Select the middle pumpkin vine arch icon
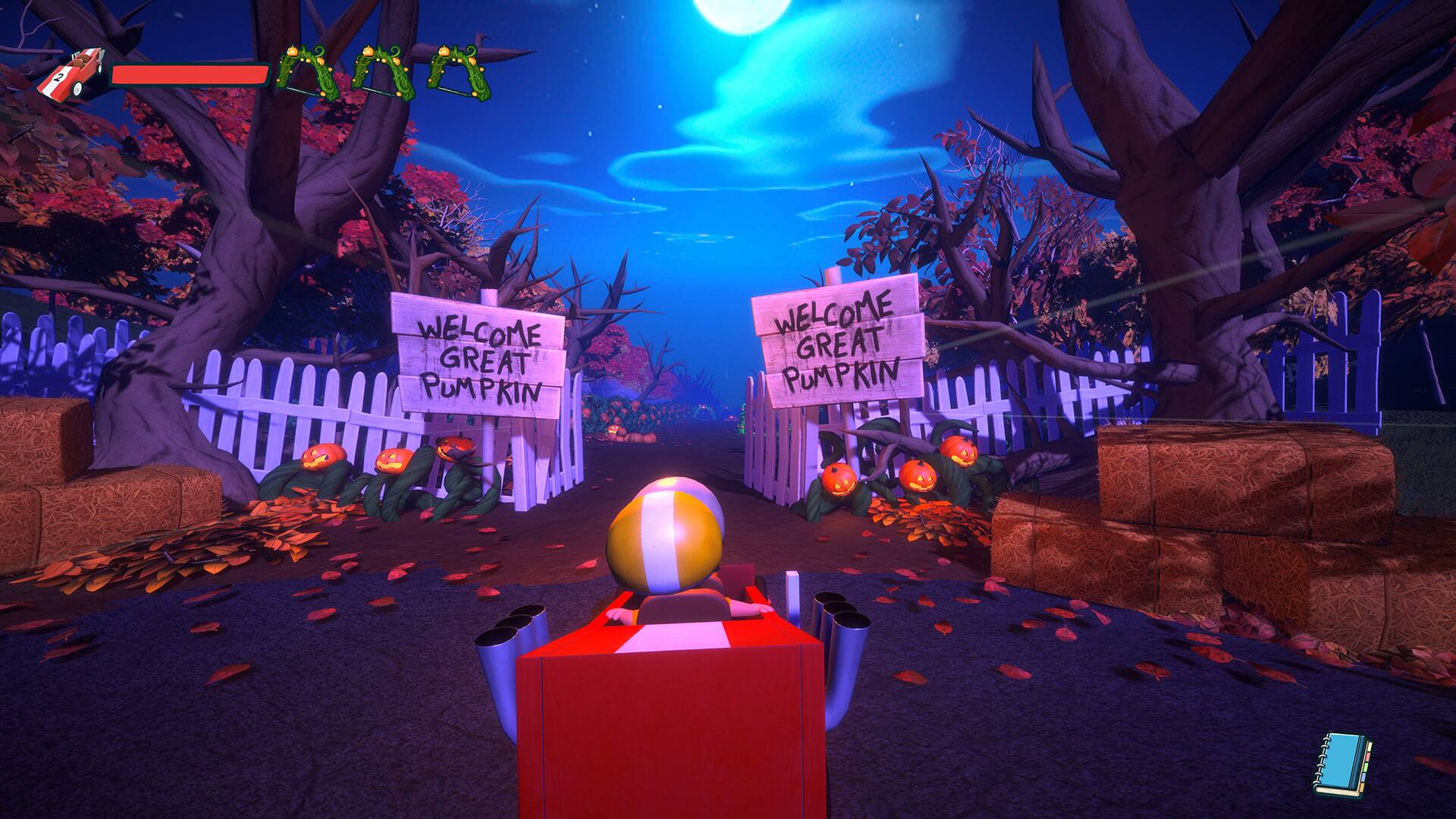 click(x=382, y=72)
